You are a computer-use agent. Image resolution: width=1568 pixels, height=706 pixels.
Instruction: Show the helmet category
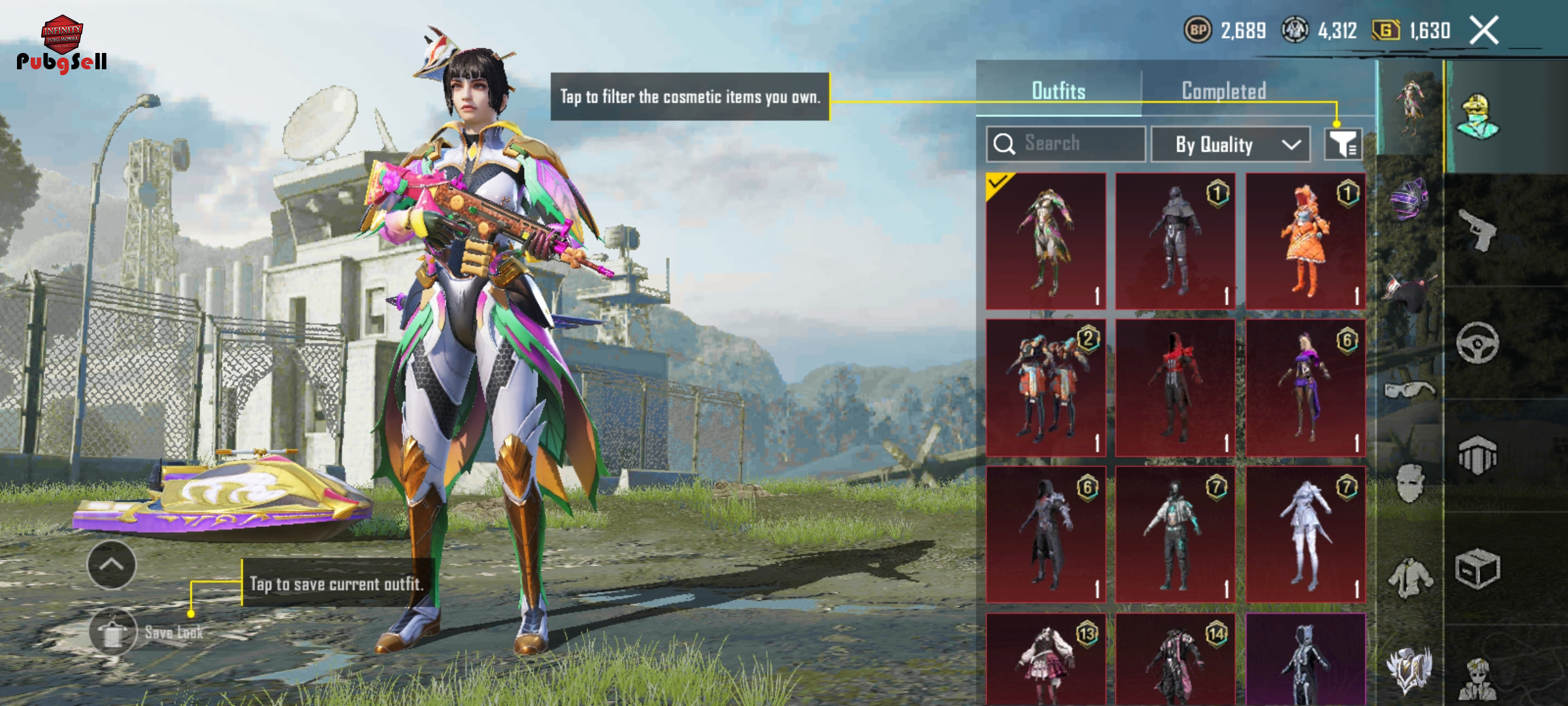1409,199
